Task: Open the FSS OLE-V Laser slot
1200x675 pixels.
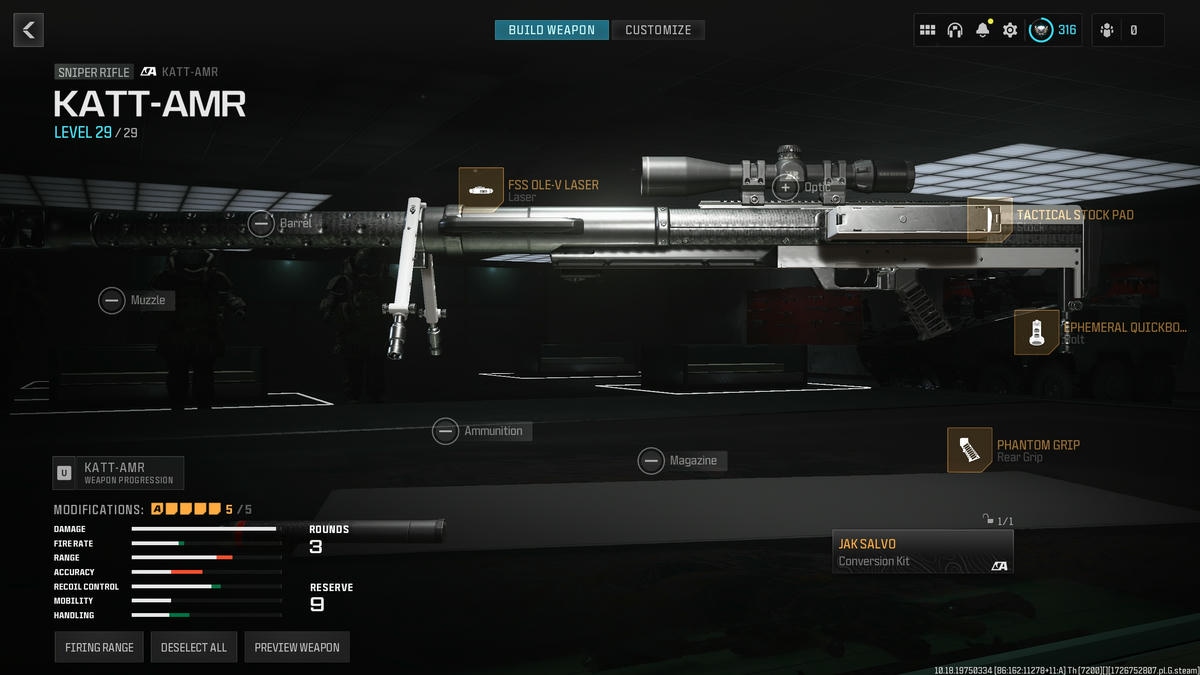Action: pyautogui.click(x=481, y=190)
